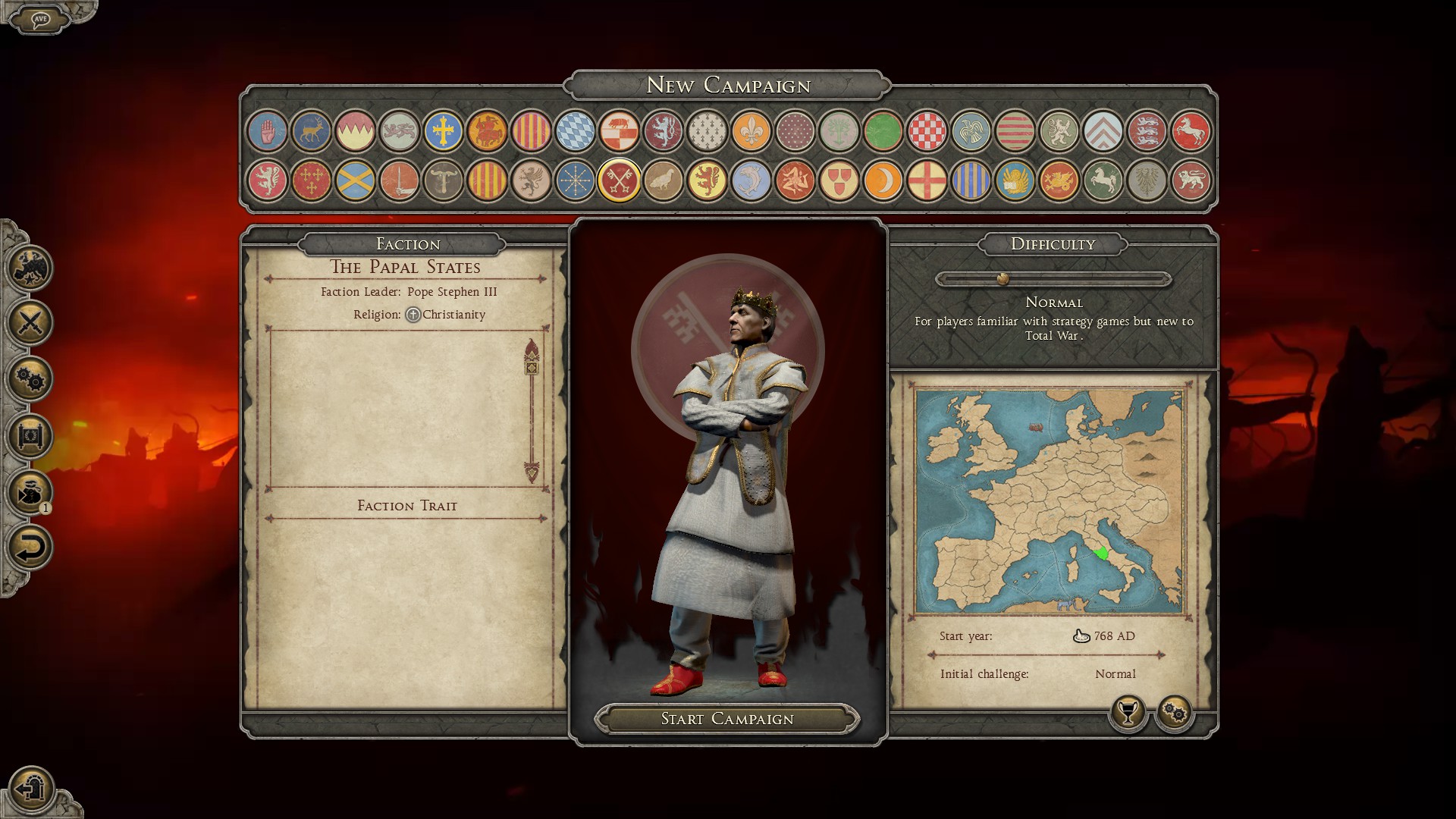Select the dolphin faction emblem
The image size is (1456, 819).
tap(751, 180)
